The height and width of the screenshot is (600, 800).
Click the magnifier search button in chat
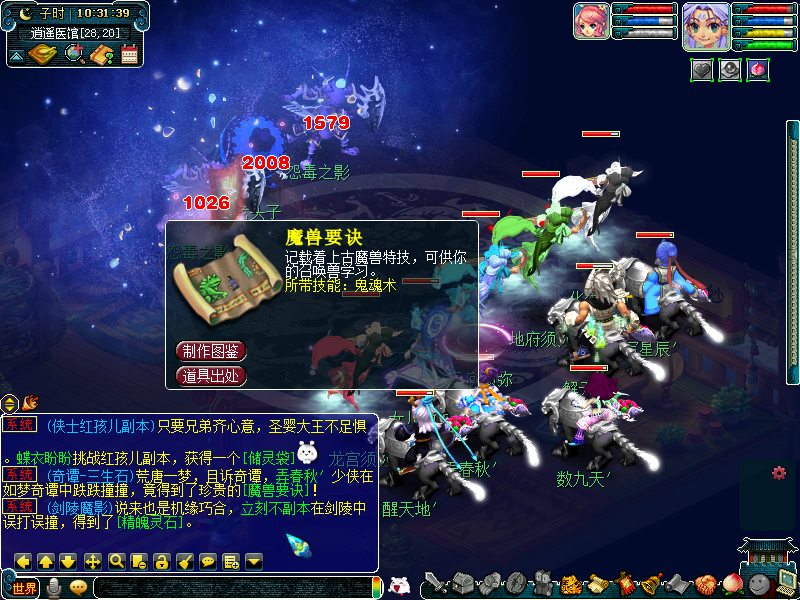coord(116,561)
